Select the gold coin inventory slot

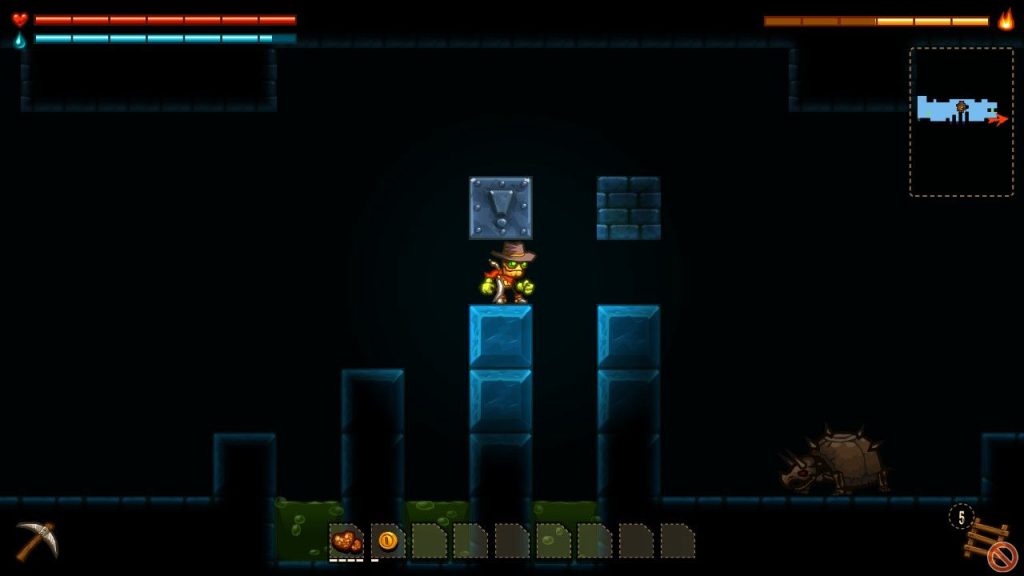(388, 541)
